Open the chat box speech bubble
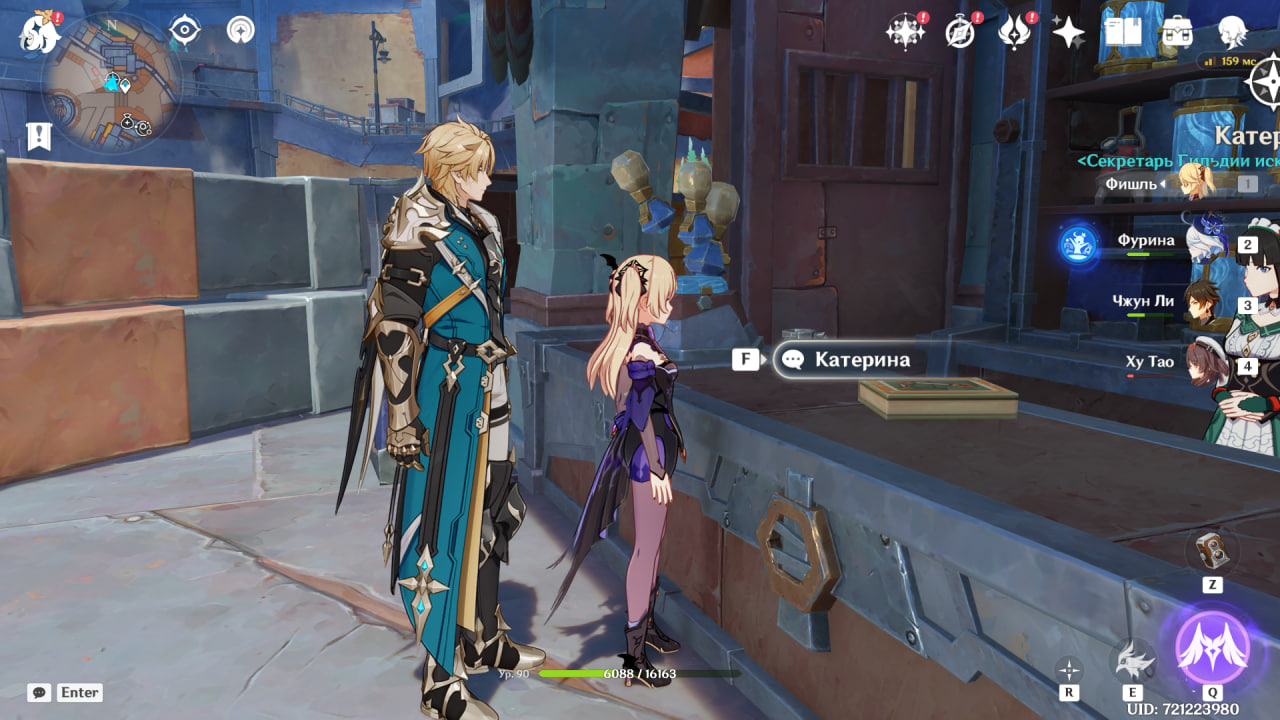The image size is (1280, 720). click(39, 692)
